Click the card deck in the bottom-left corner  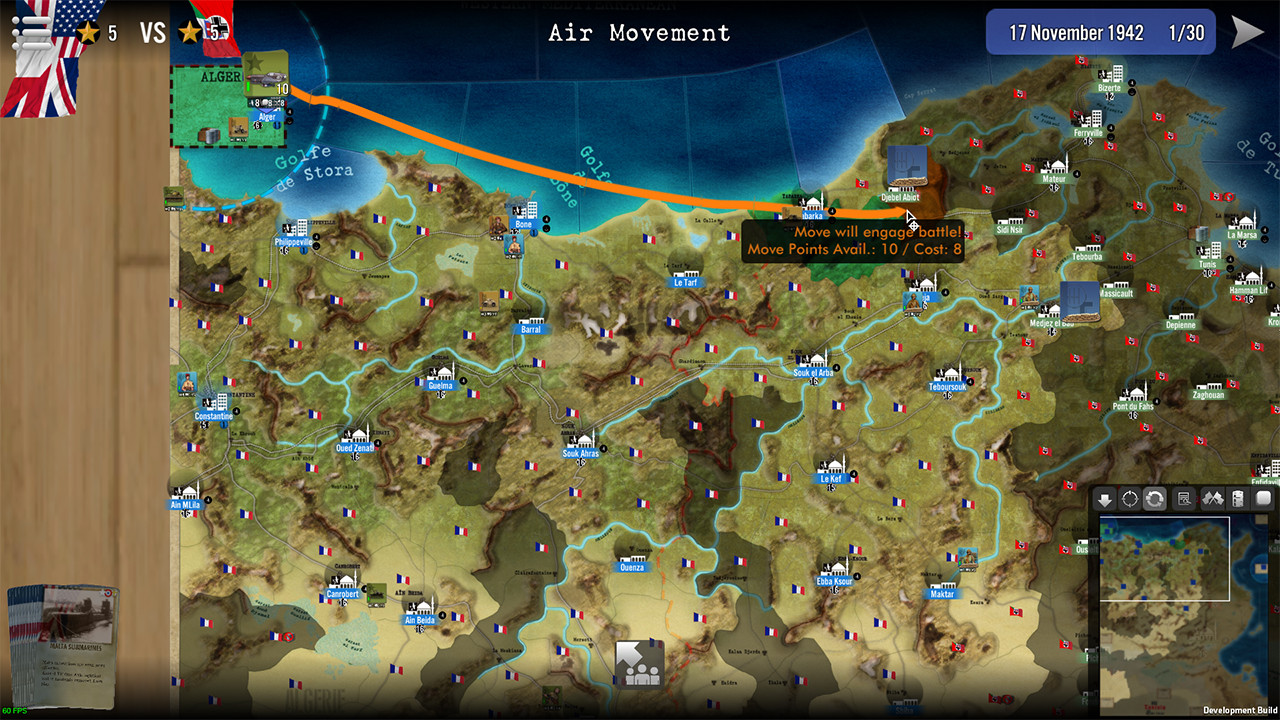[65, 650]
